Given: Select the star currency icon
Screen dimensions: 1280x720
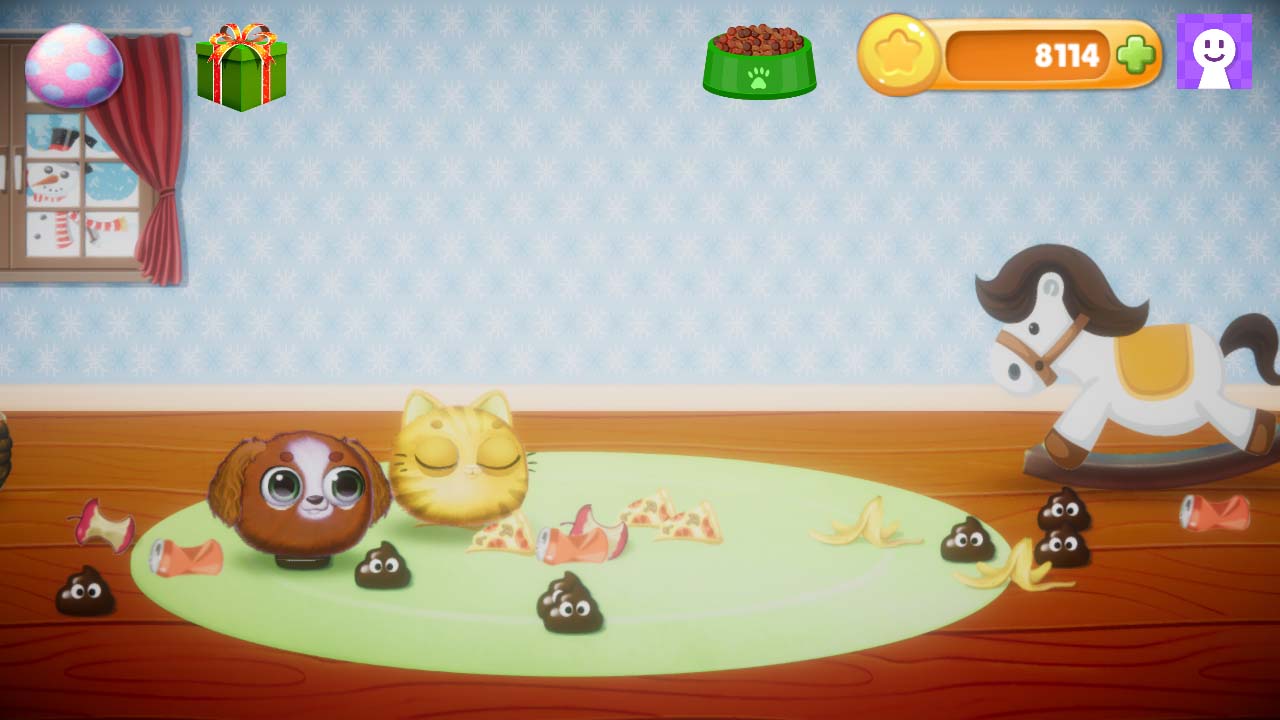Looking at the screenshot, I should pos(898,55).
